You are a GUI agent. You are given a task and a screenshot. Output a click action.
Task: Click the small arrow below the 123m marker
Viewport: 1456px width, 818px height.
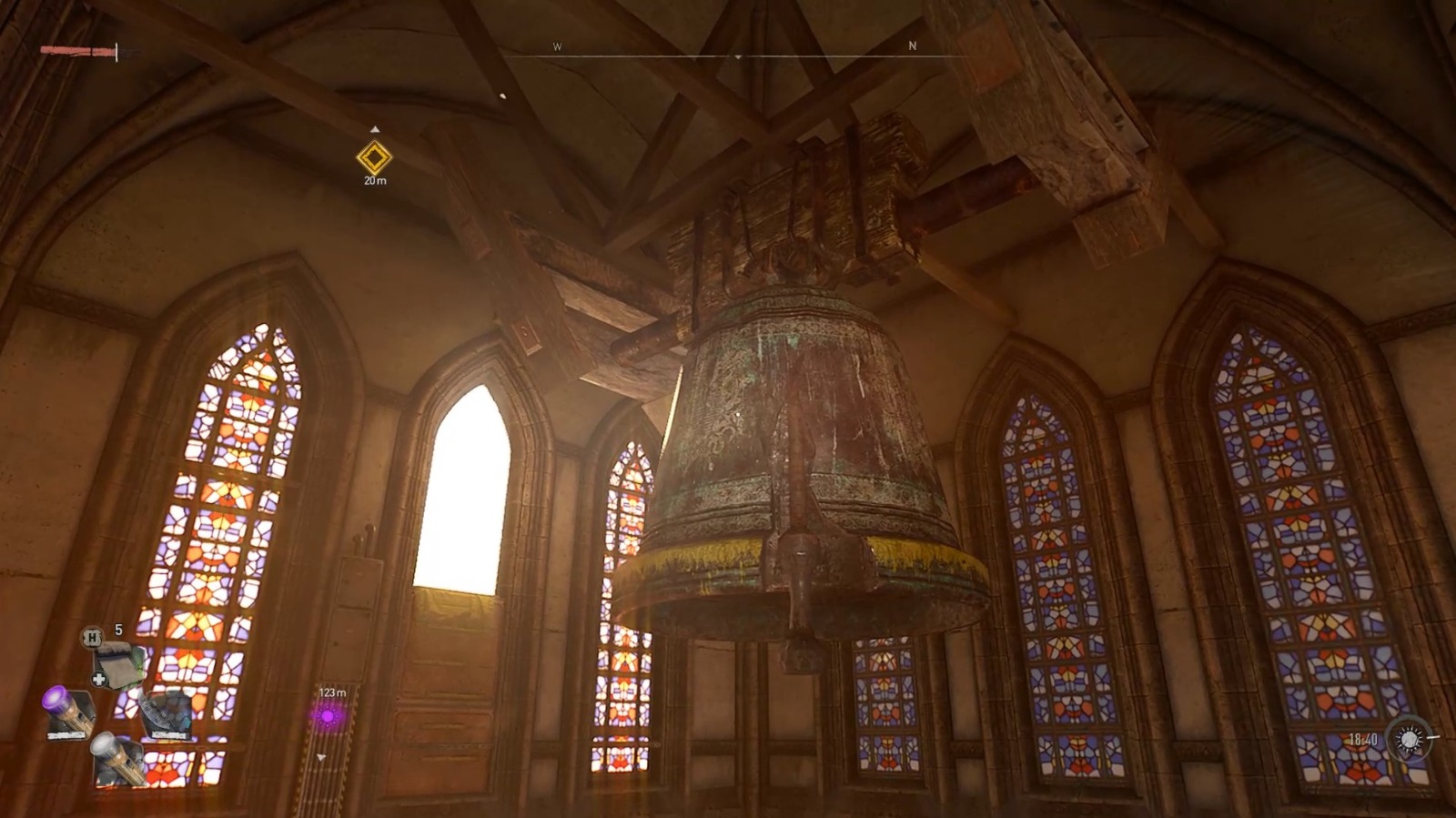tap(320, 758)
